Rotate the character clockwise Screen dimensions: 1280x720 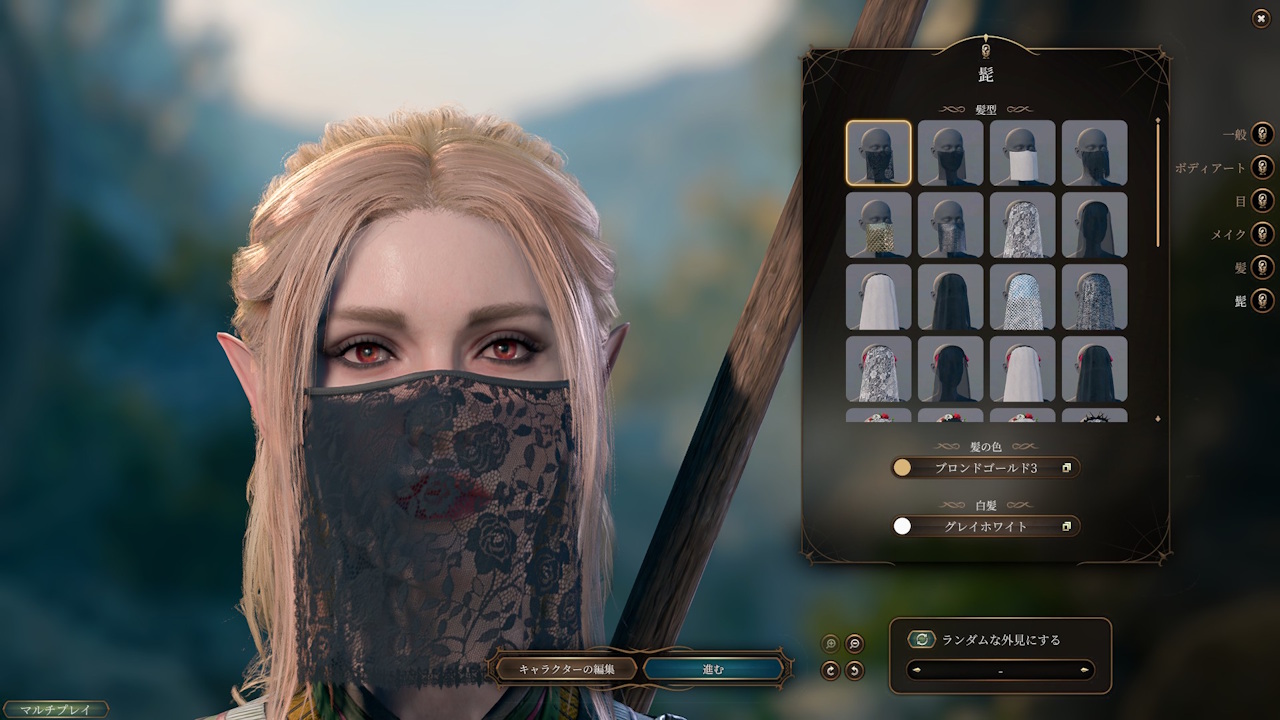tap(830, 670)
